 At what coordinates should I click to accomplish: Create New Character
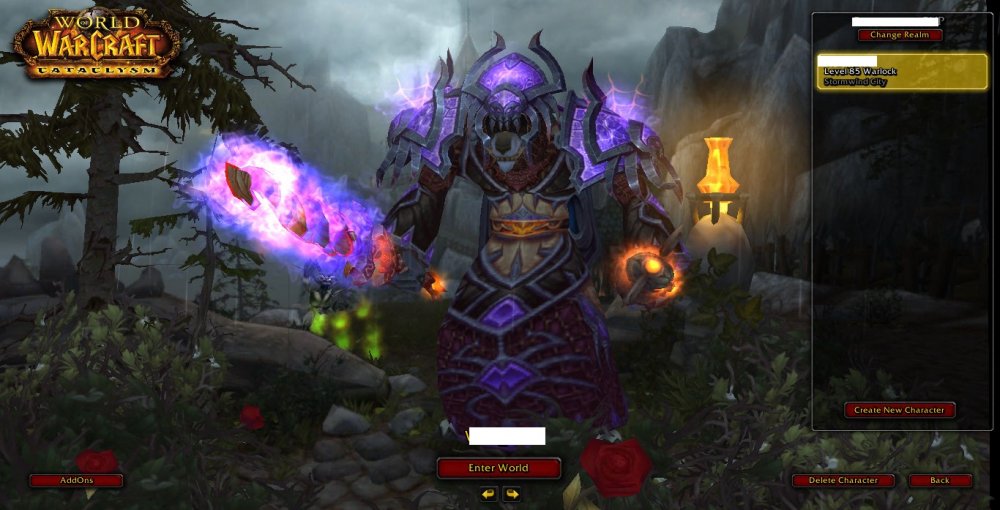(899, 410)
